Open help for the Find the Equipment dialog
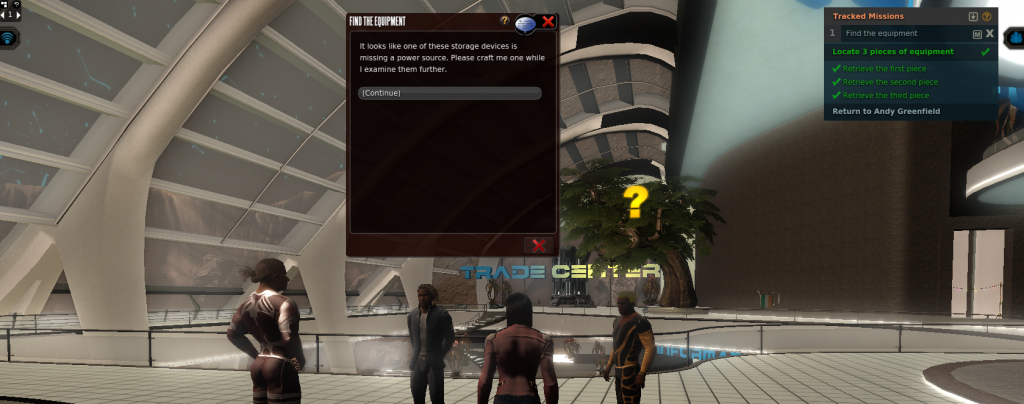Viewport: 1024px width, 404px height. point(504,20)
